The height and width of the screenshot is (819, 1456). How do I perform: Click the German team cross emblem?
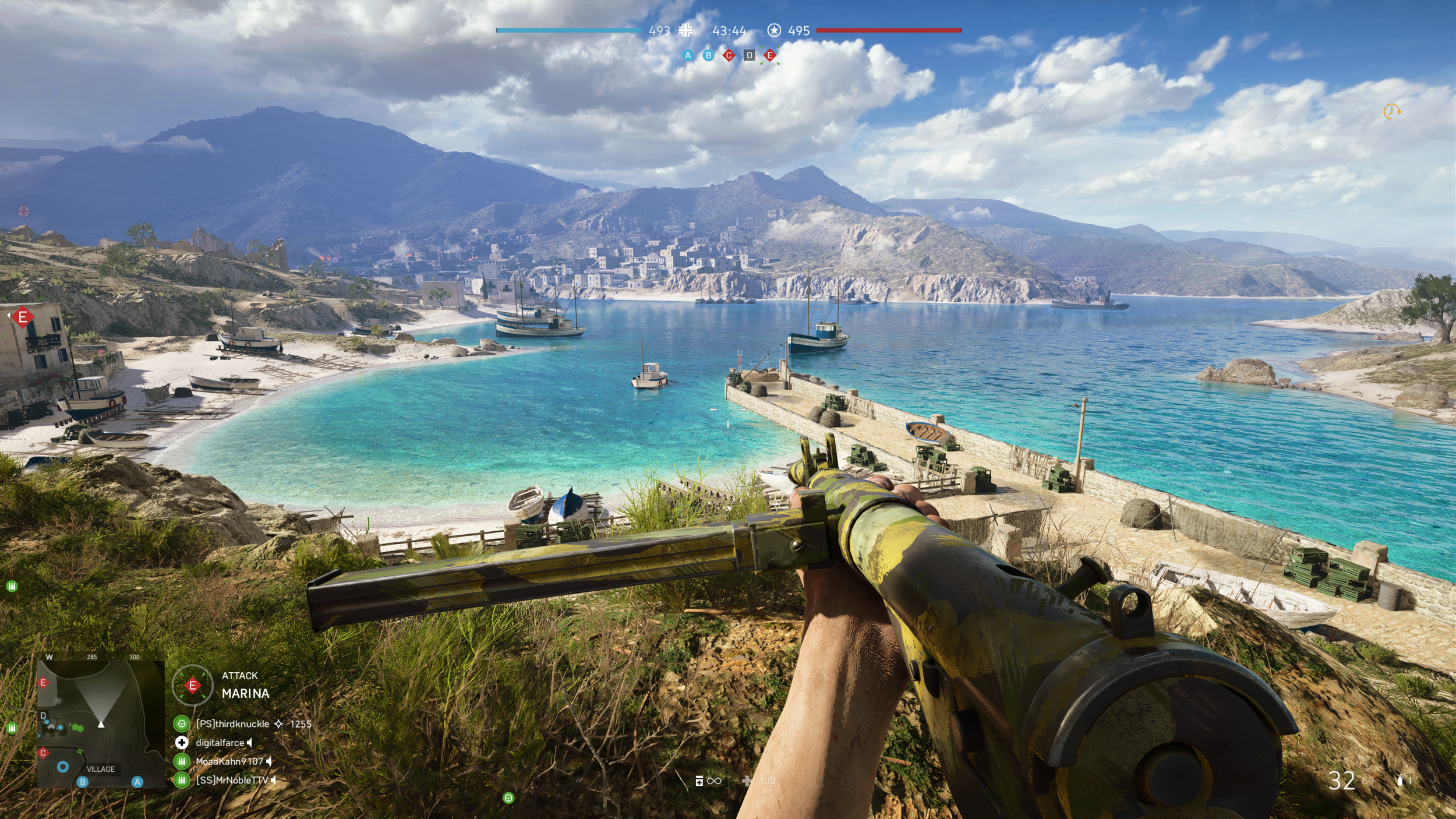tap(686, 30)
